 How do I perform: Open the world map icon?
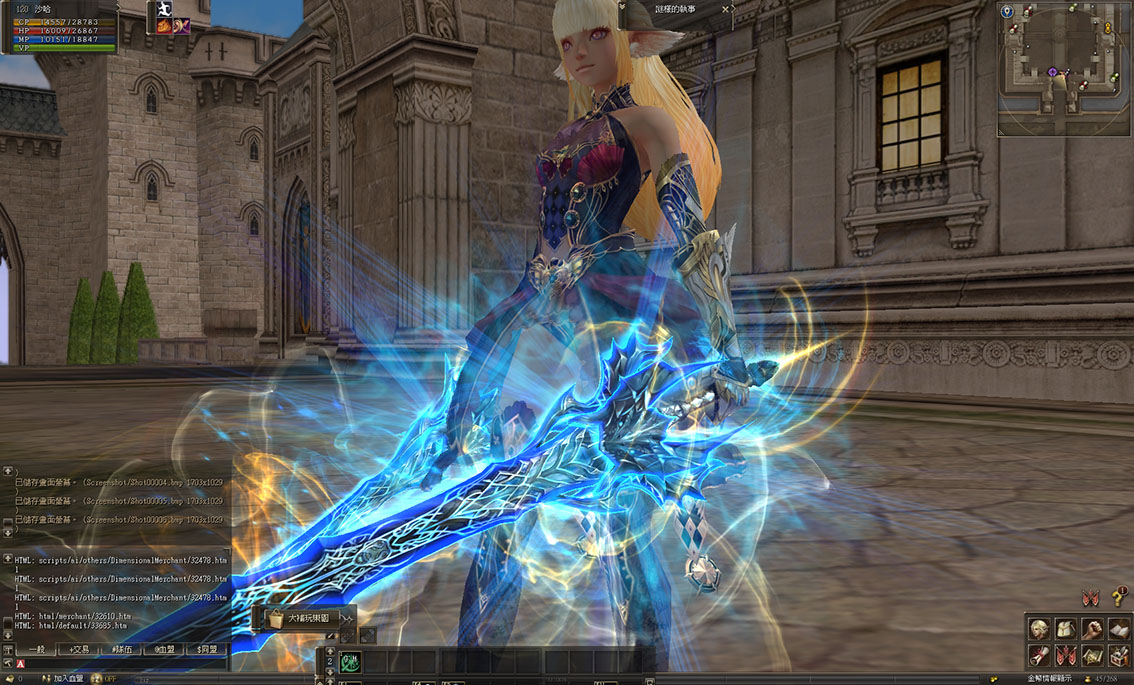(1093, 656)
